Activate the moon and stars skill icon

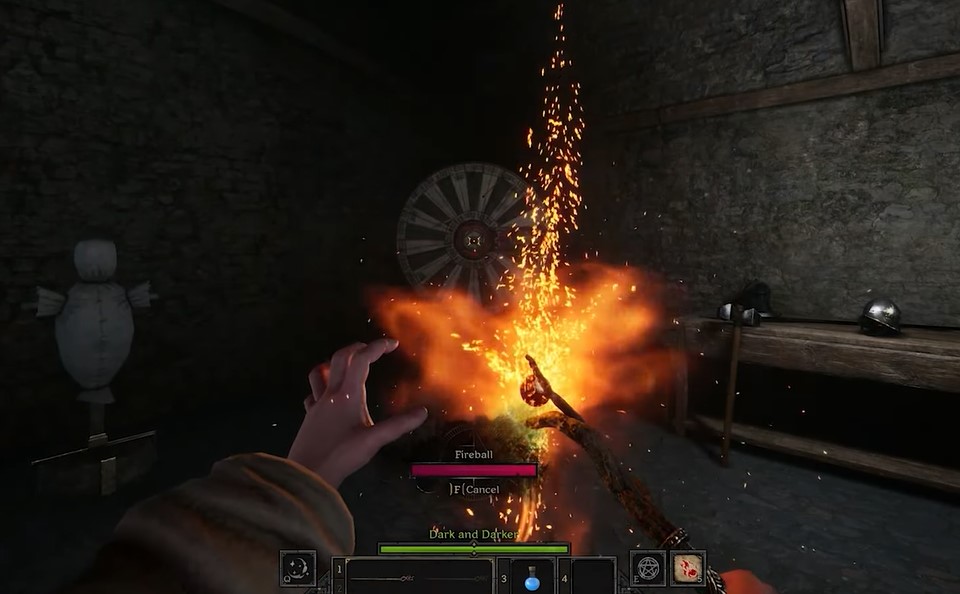point(298,568)
